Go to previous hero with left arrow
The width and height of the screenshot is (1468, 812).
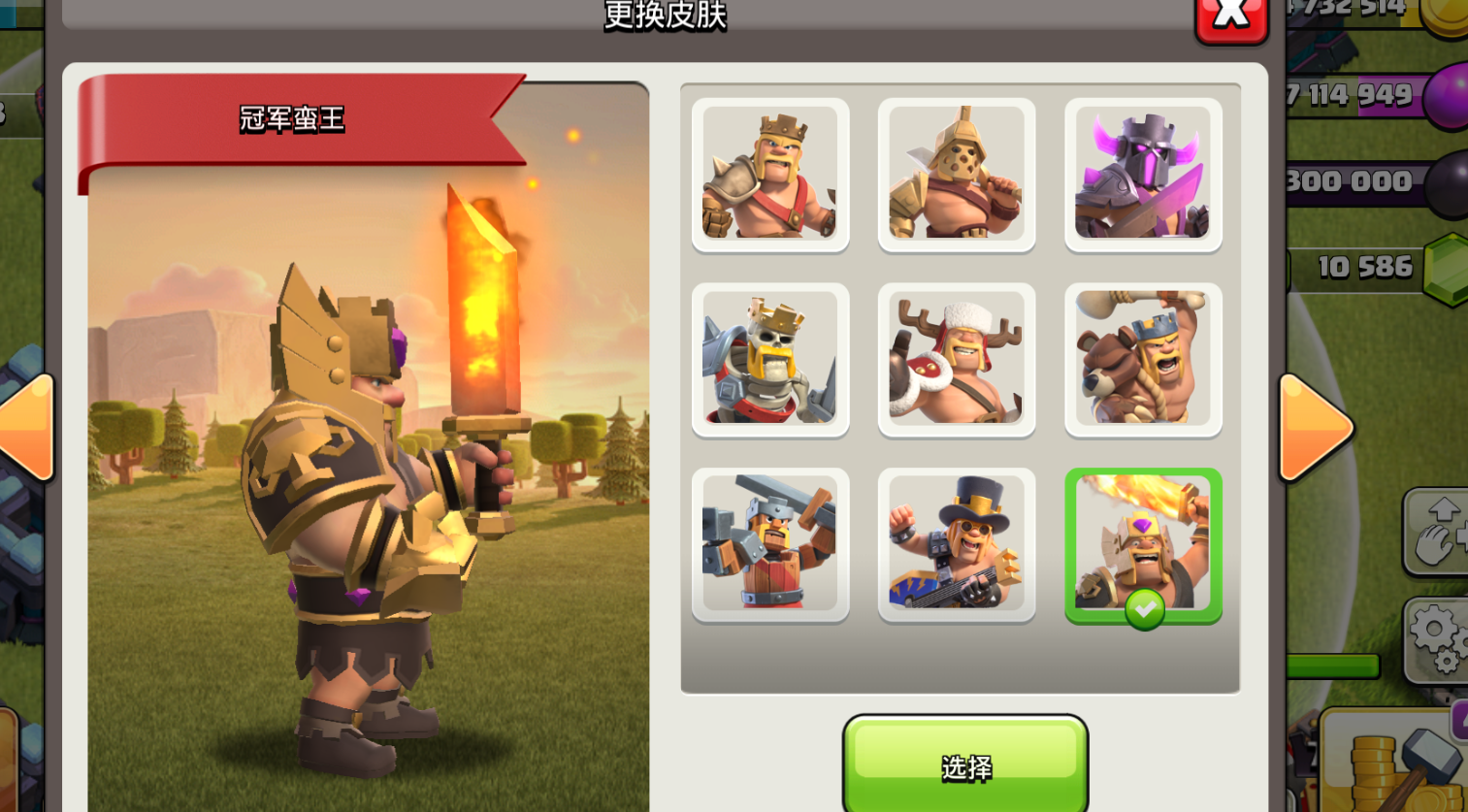(x=27, y=428)
